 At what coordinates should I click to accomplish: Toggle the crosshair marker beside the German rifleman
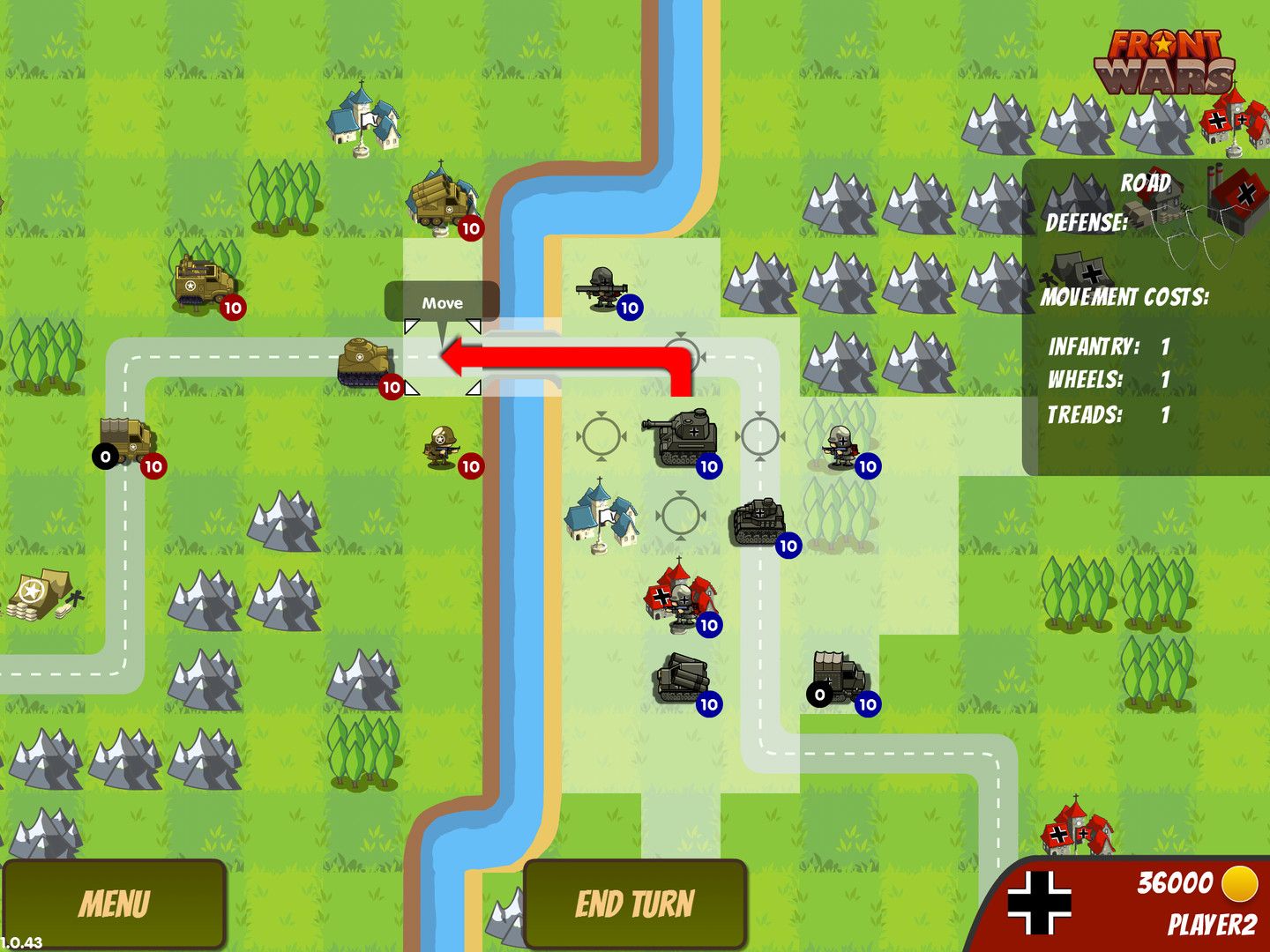[760, 434]
